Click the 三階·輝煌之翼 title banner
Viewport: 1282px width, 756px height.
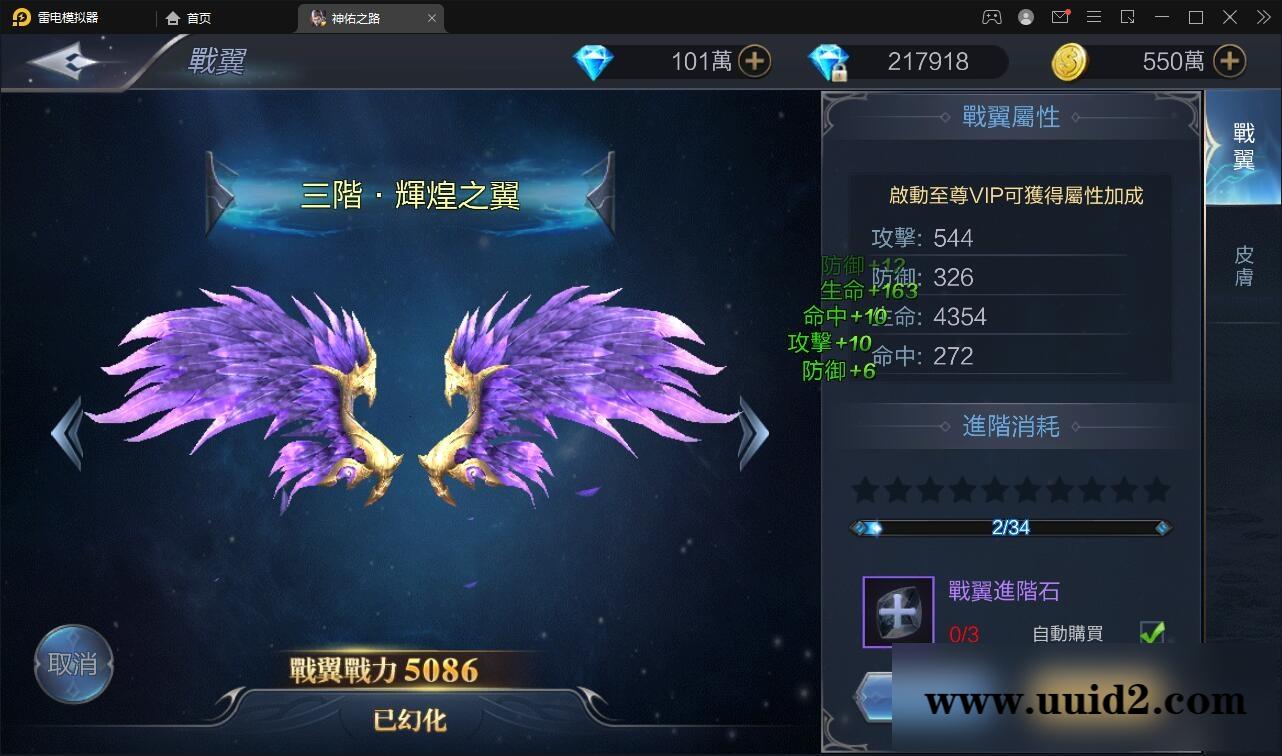[410, 196]
